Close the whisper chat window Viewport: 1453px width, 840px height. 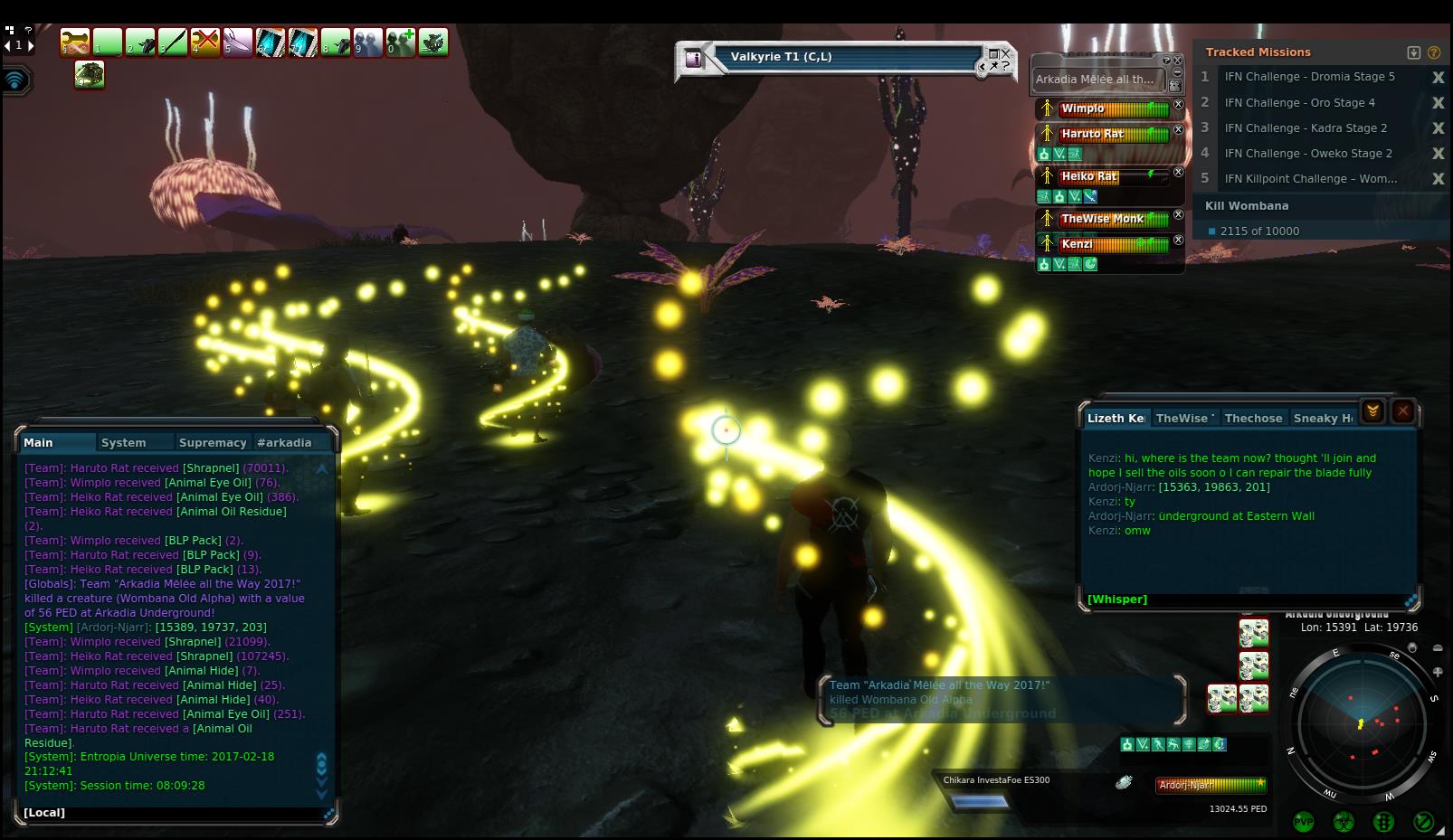pyautogui.click(x=1403, y=412)
